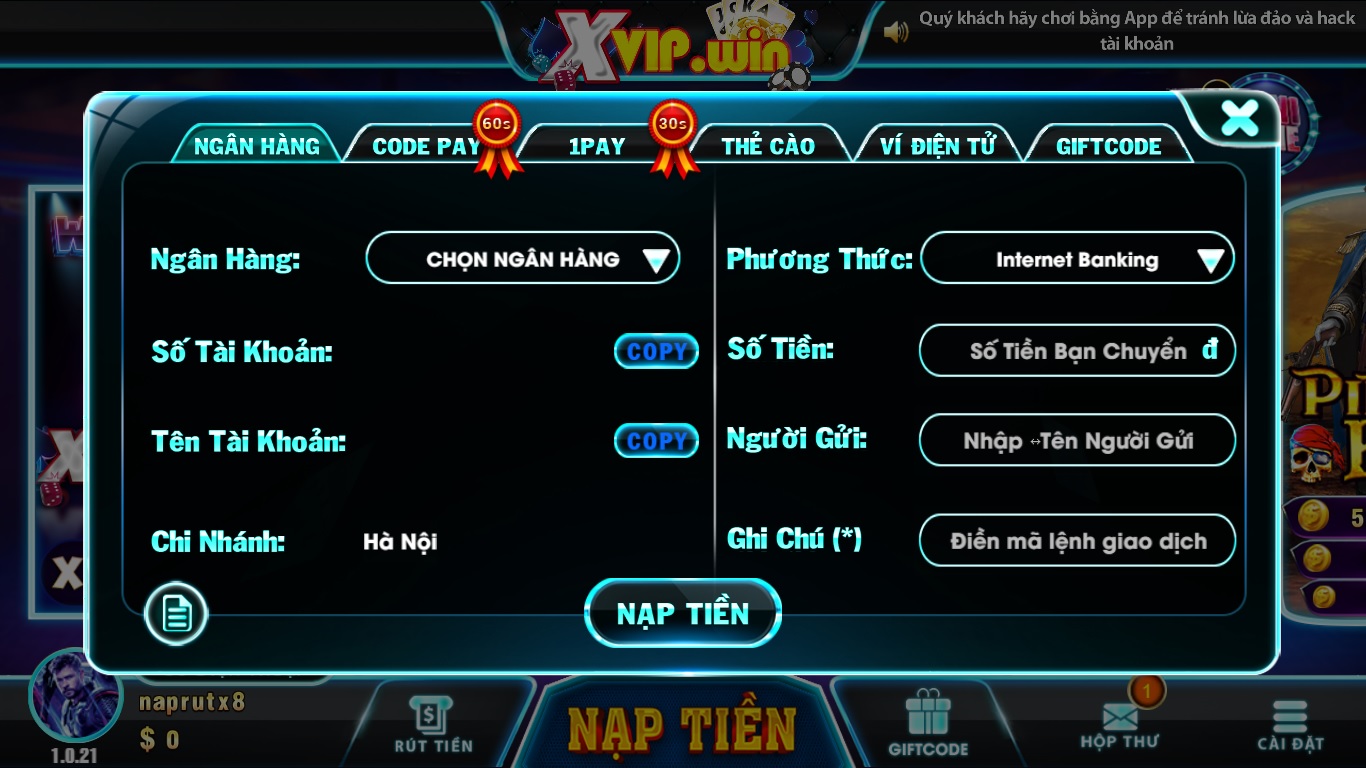This screenshot has height=768, width=1366.
Task: Open the transaction history document icon
Action: 176,614
